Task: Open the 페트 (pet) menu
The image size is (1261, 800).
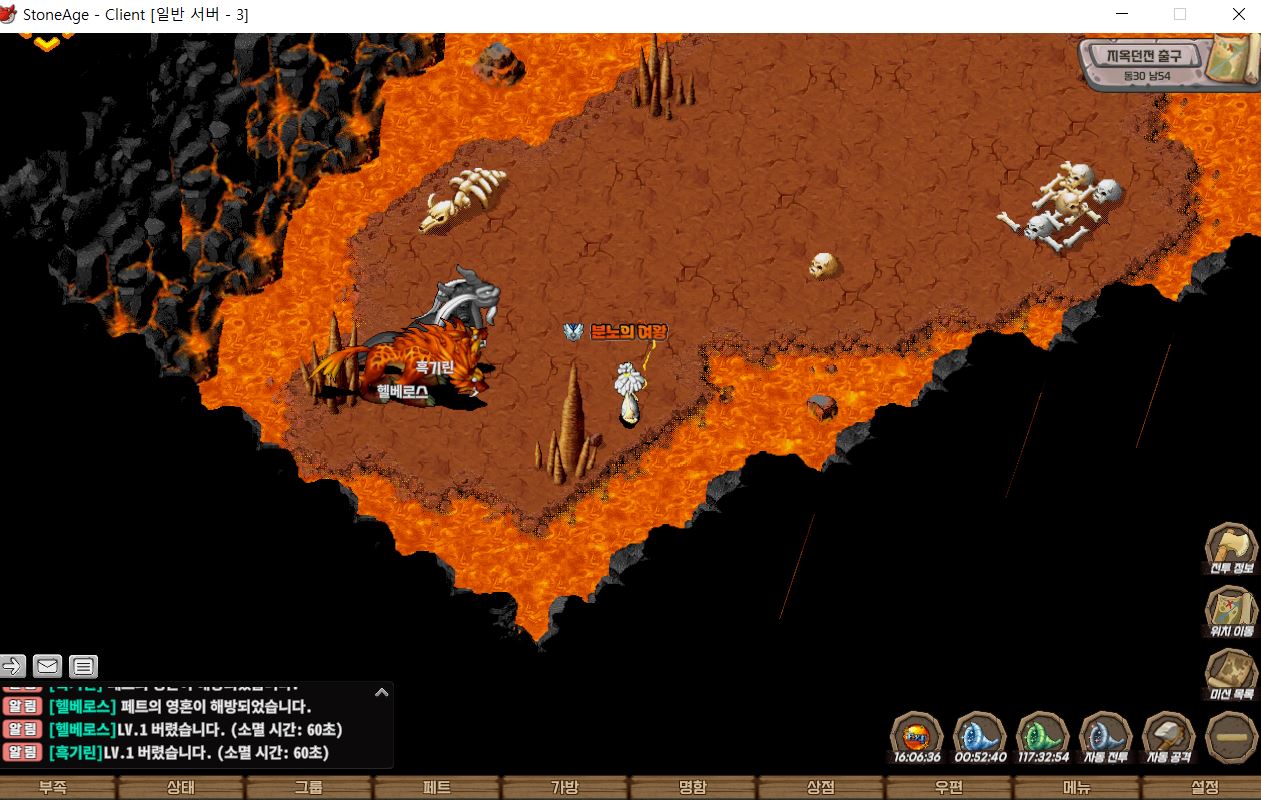Action: click(x=437, y=788)
